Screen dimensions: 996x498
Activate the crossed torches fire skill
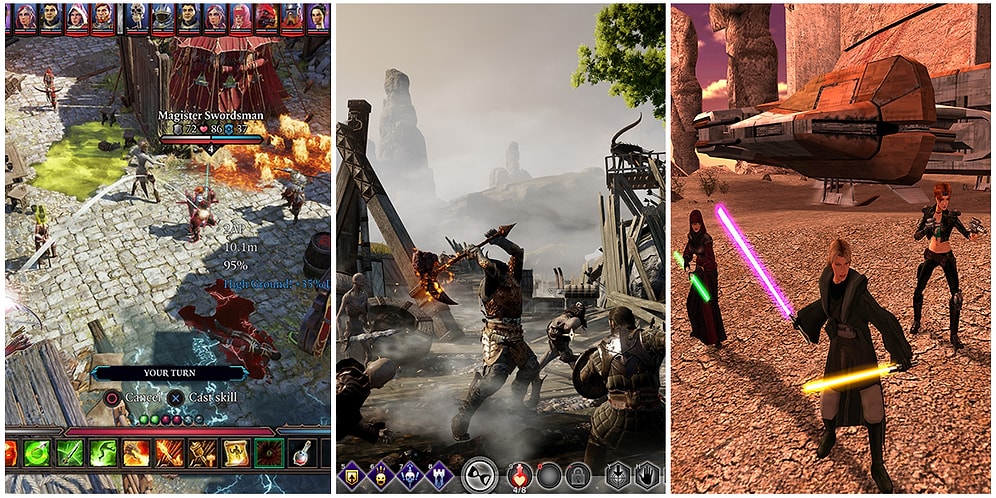(202, 453)
